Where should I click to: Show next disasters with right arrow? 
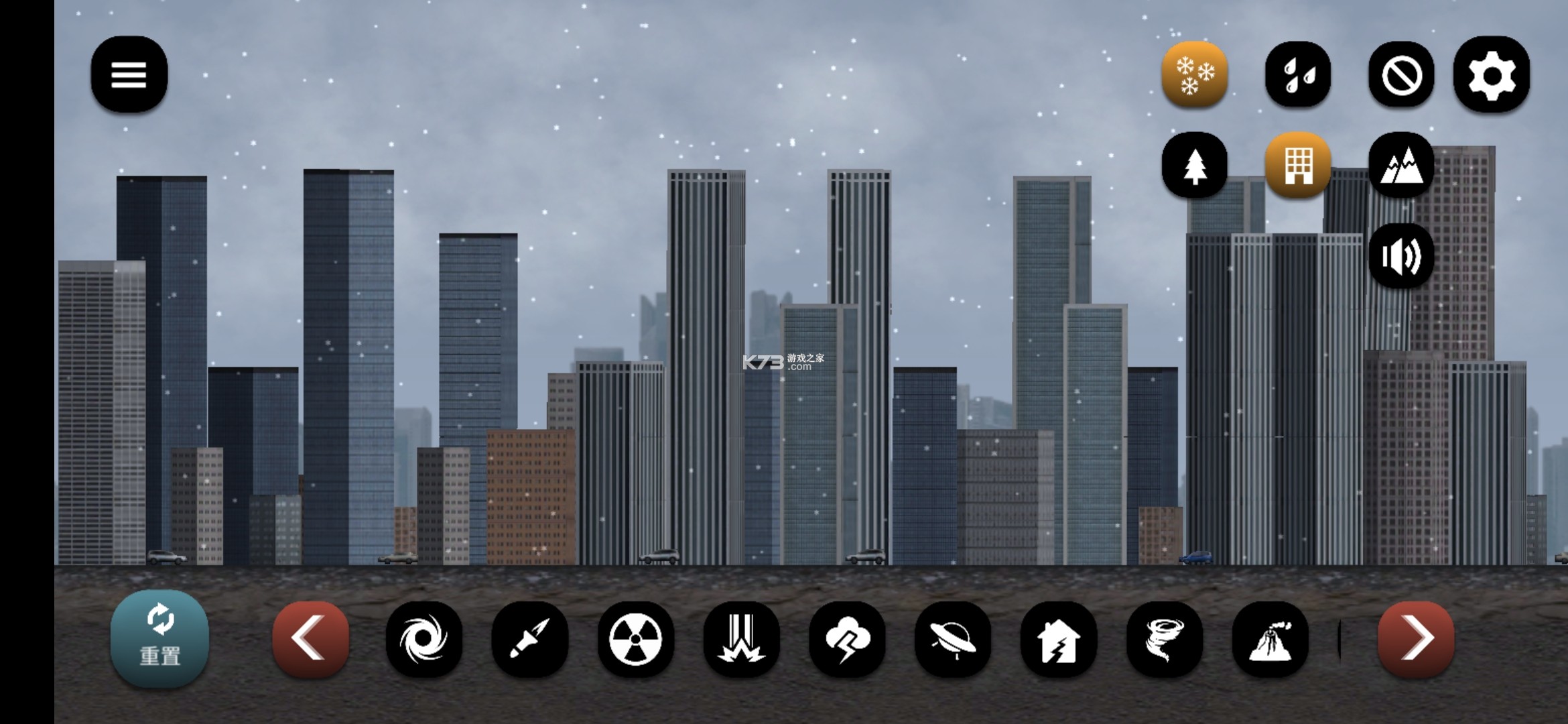[x=1416, y=639]
